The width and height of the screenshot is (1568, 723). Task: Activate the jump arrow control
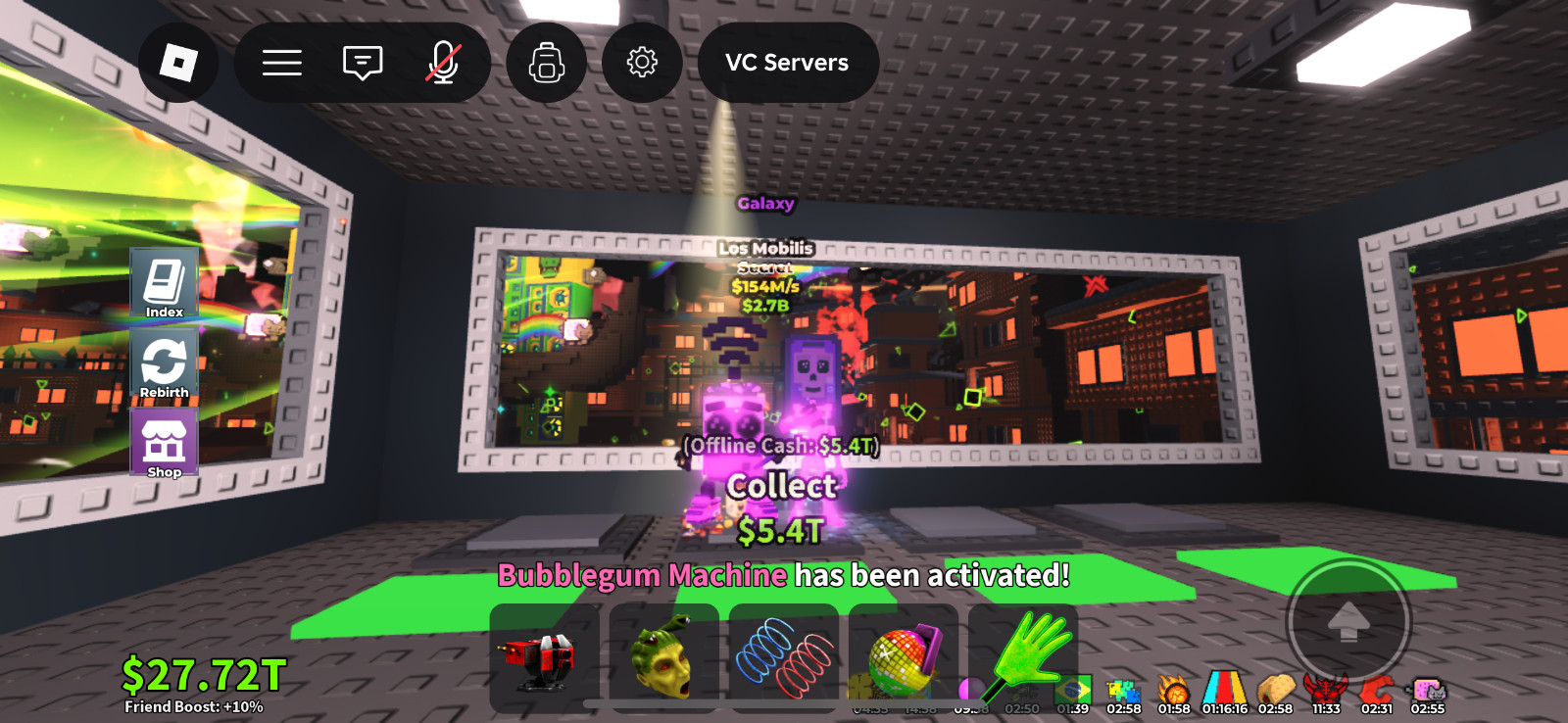1349,619
